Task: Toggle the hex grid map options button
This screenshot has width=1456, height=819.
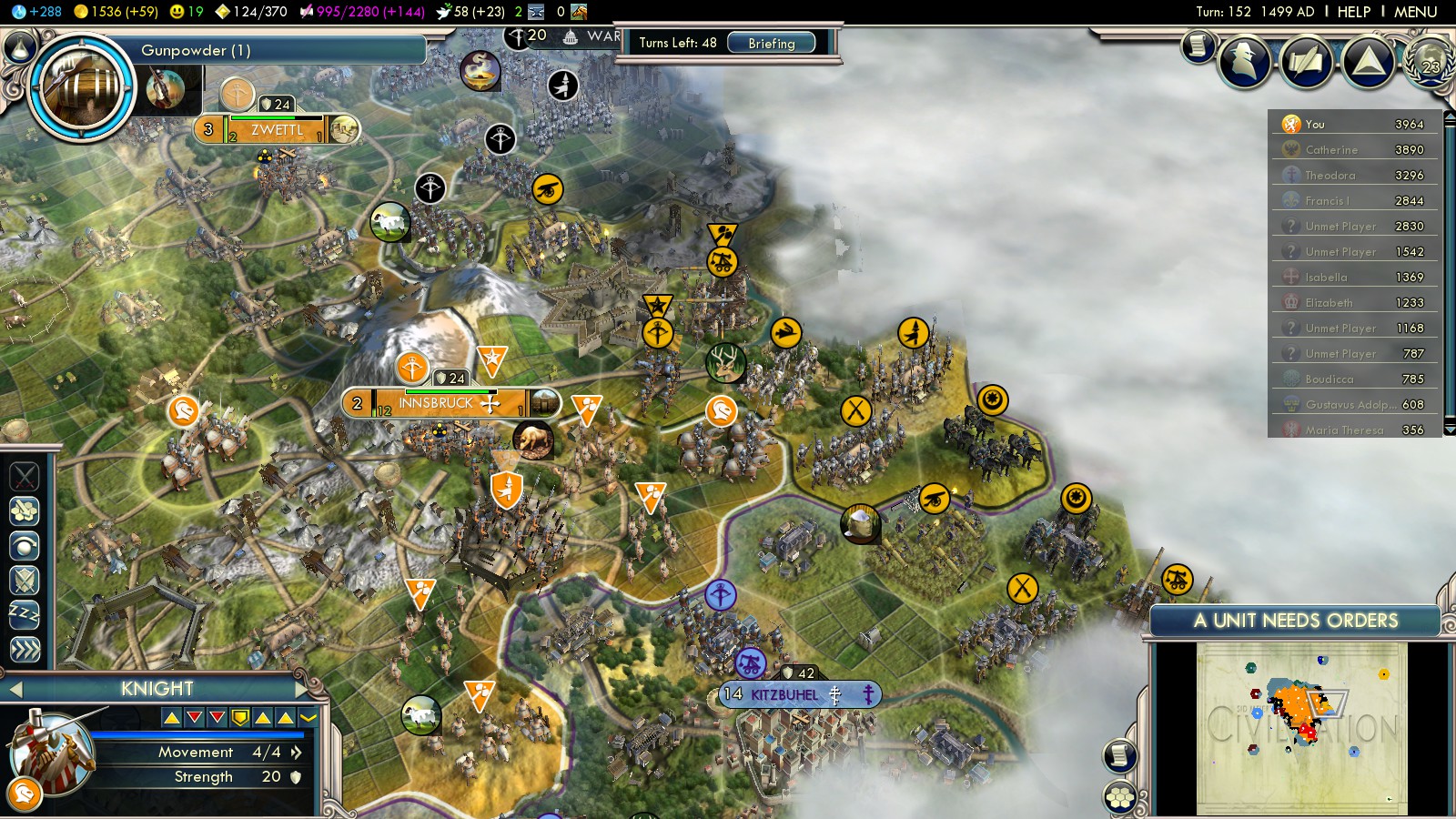Action: click(x=1120, y=798)
